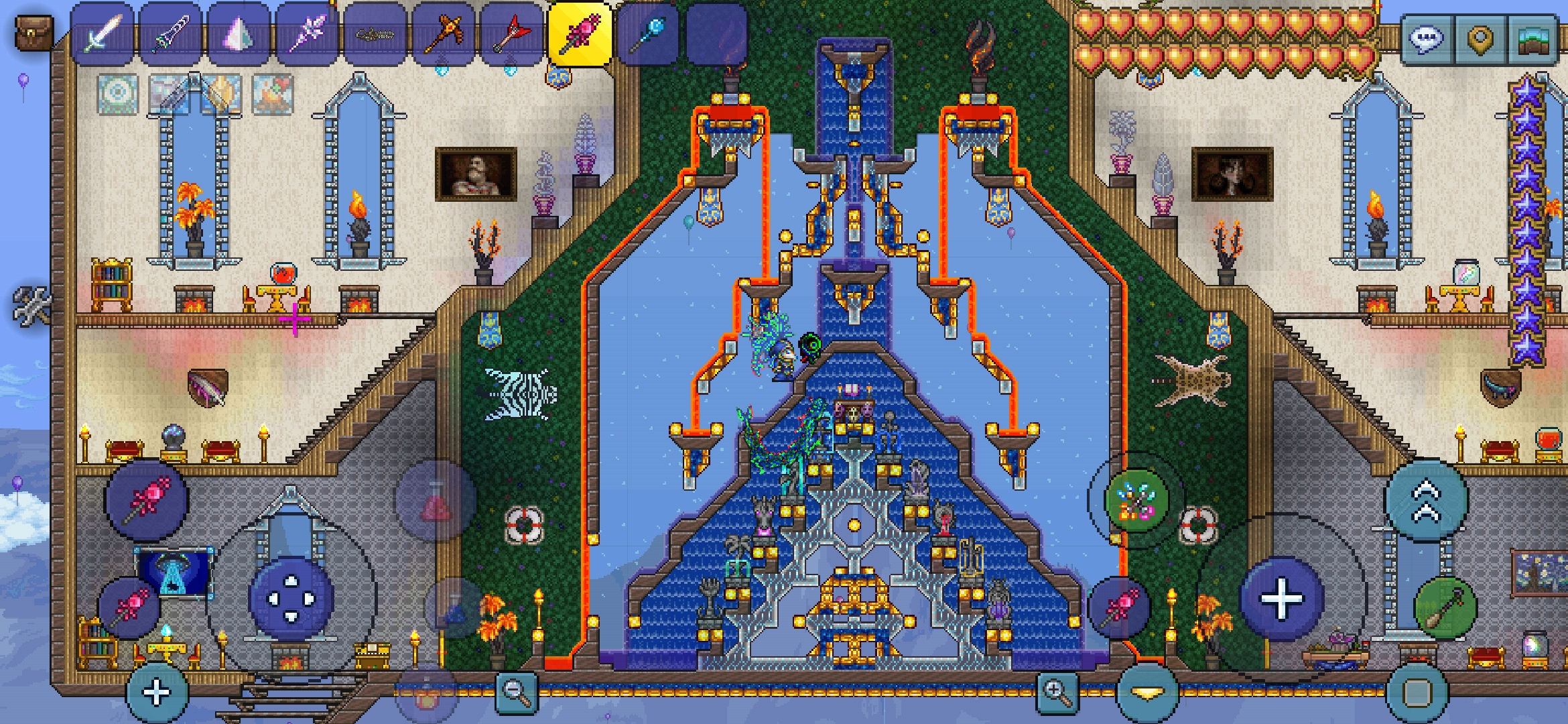Screen dimensions: 1568x724
Task: Select the red hamaxe hotbar slot
Action: pyautogui.click(x=513, y=34)
